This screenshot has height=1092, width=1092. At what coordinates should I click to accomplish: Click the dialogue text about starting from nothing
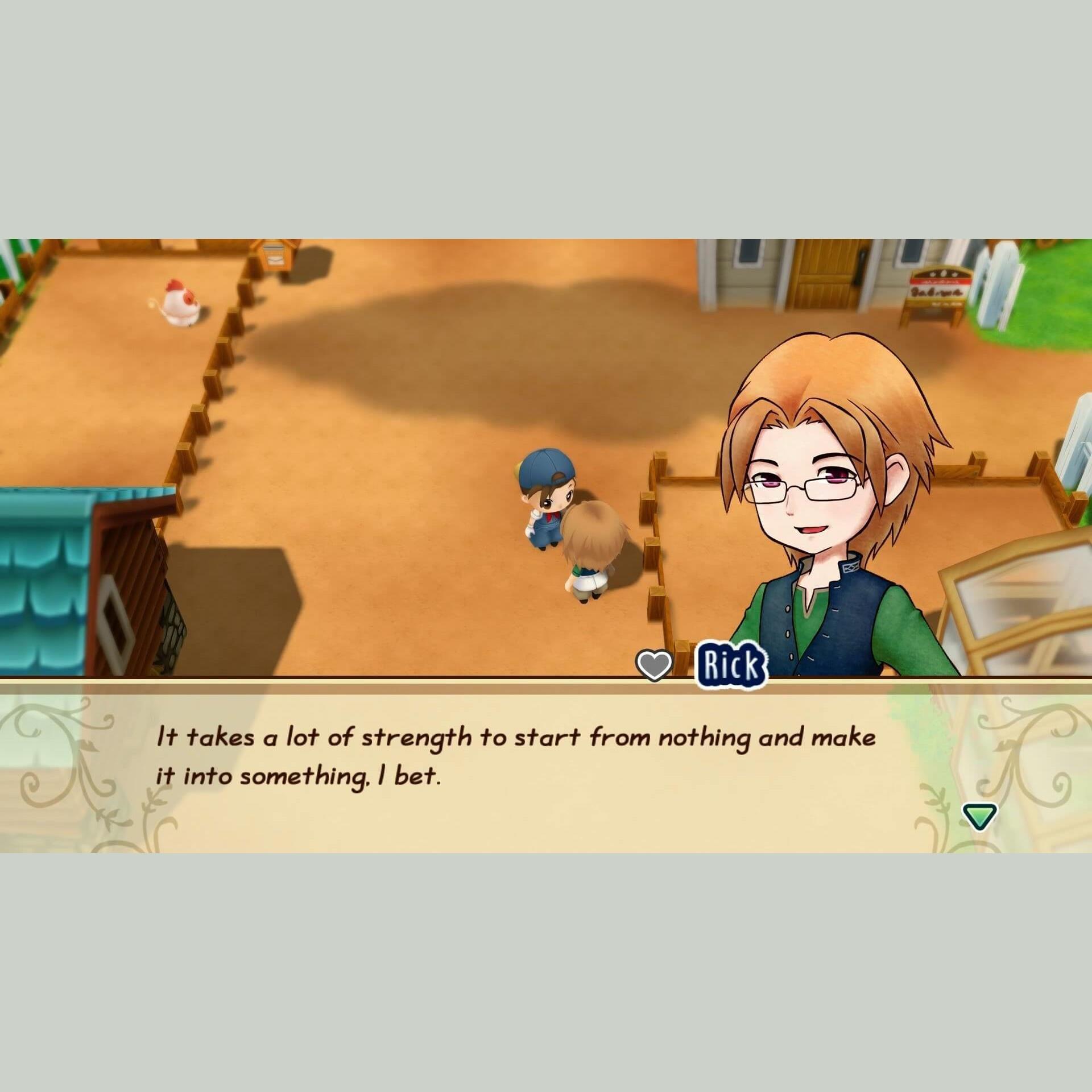(x=512, y=751)
